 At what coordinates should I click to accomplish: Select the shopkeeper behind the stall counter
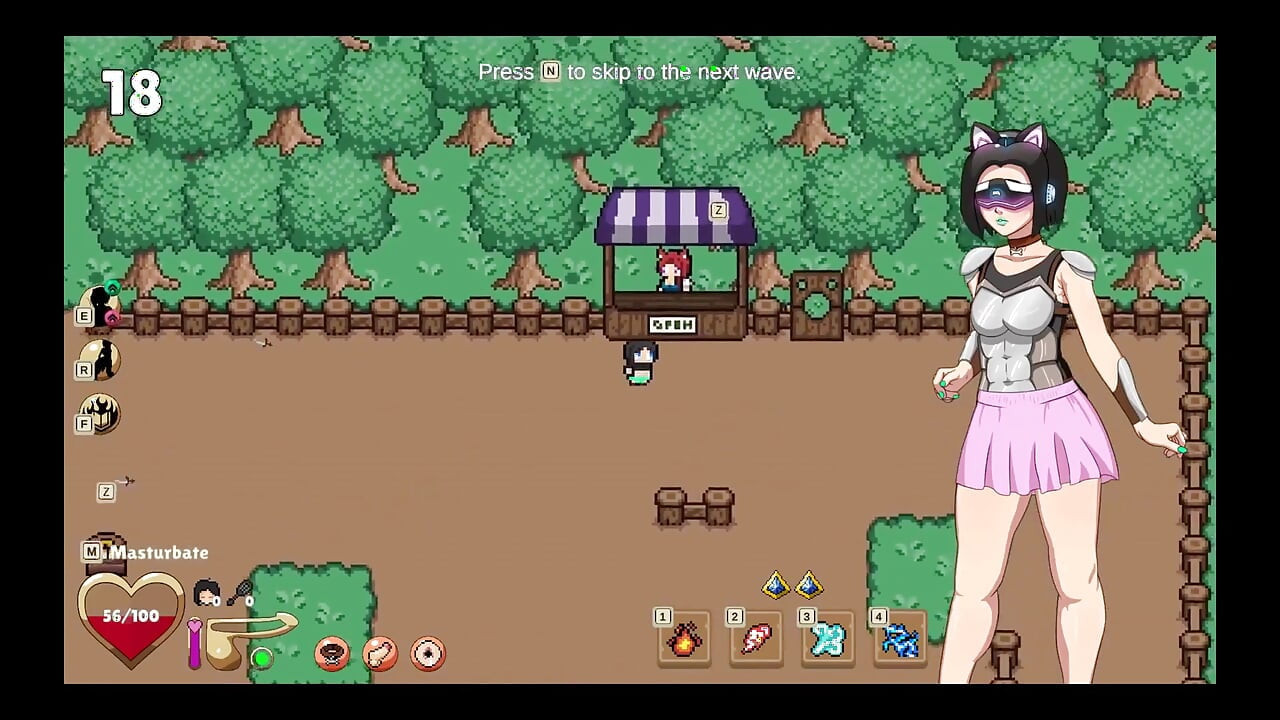coord(670,272)
